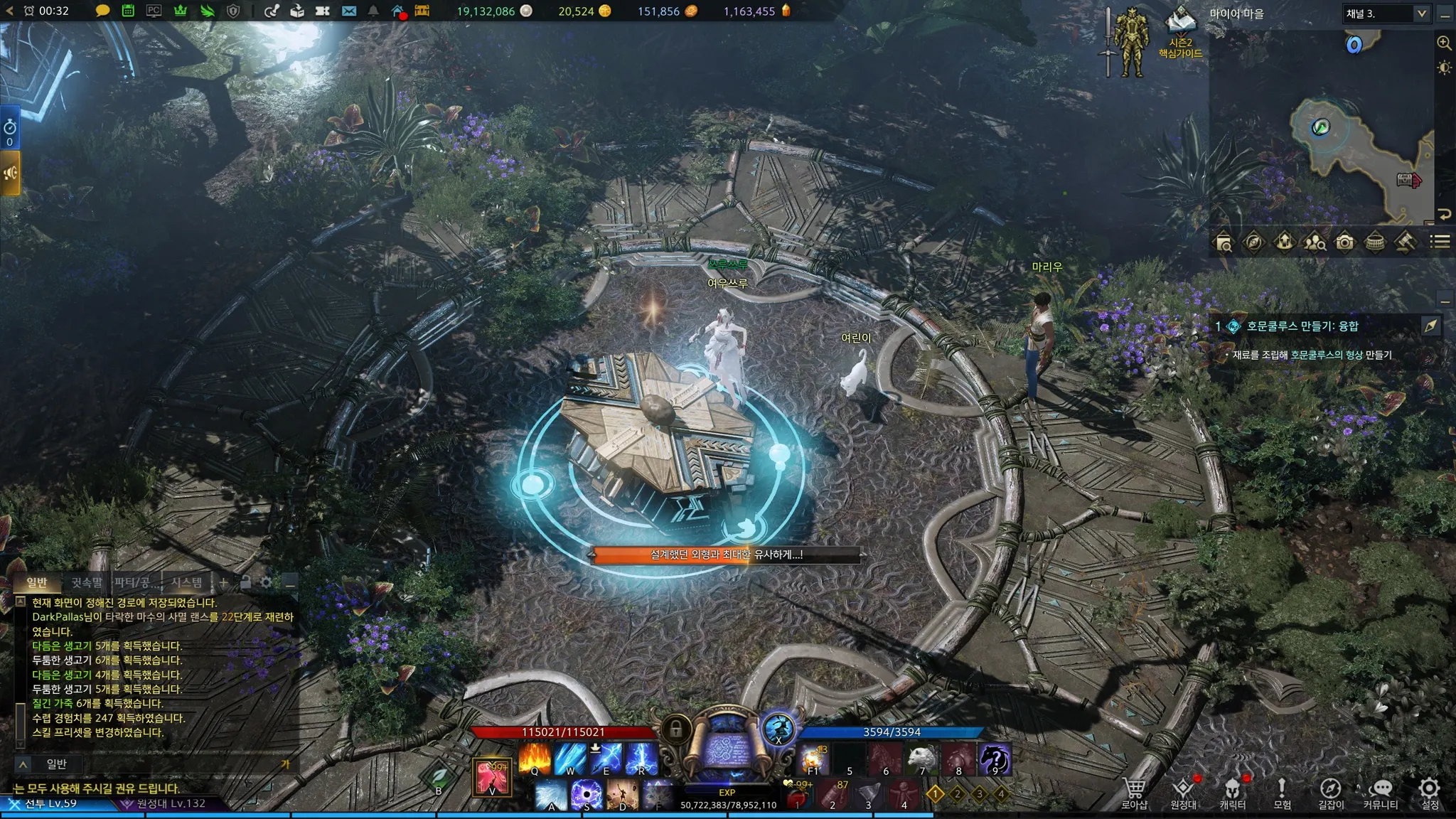Switch to the 시스템 system chat tab
The width and height of the screenshot is (1456, 819).
[186, 582]
